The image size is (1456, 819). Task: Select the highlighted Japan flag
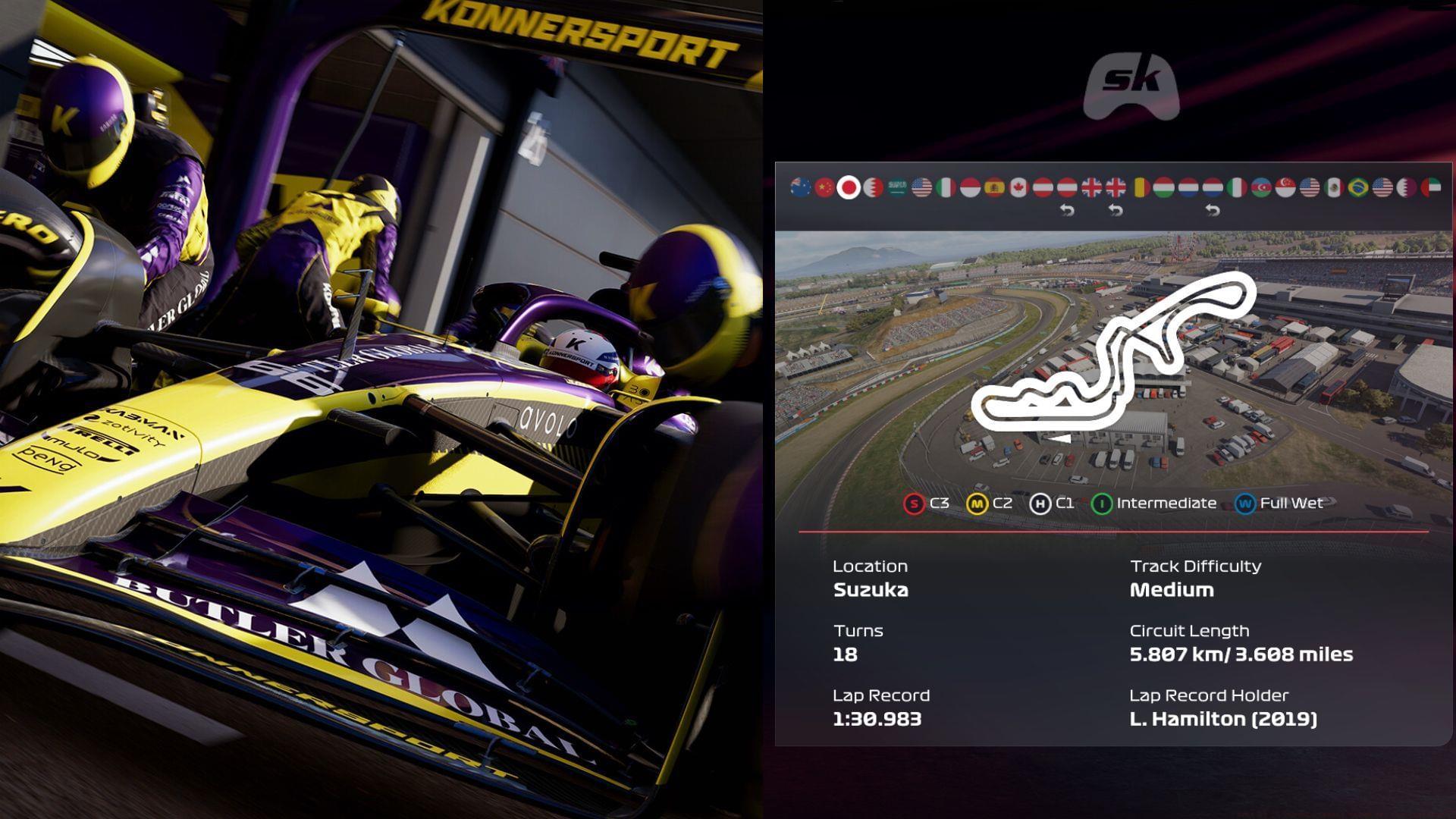coord(849,187)
